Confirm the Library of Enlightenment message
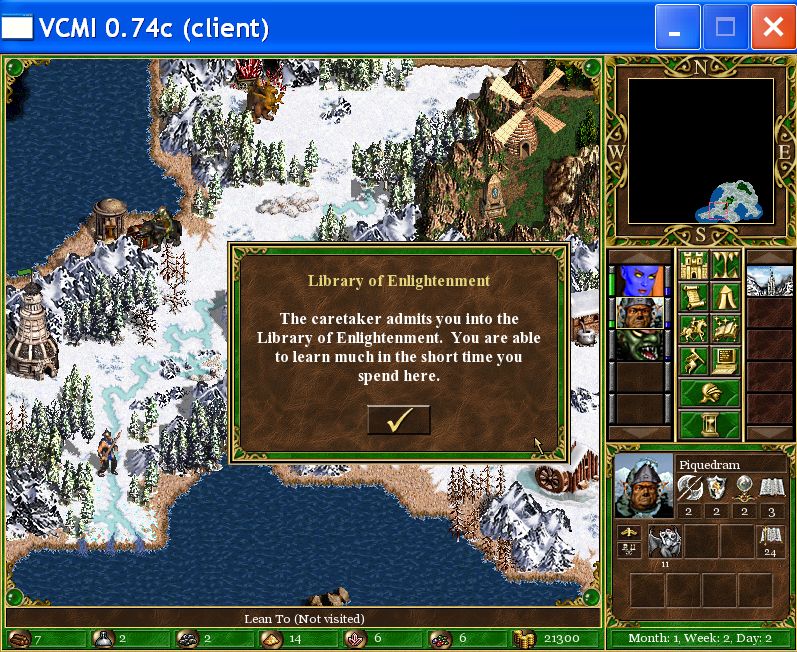The image size is (797, 652). point(398,421)
